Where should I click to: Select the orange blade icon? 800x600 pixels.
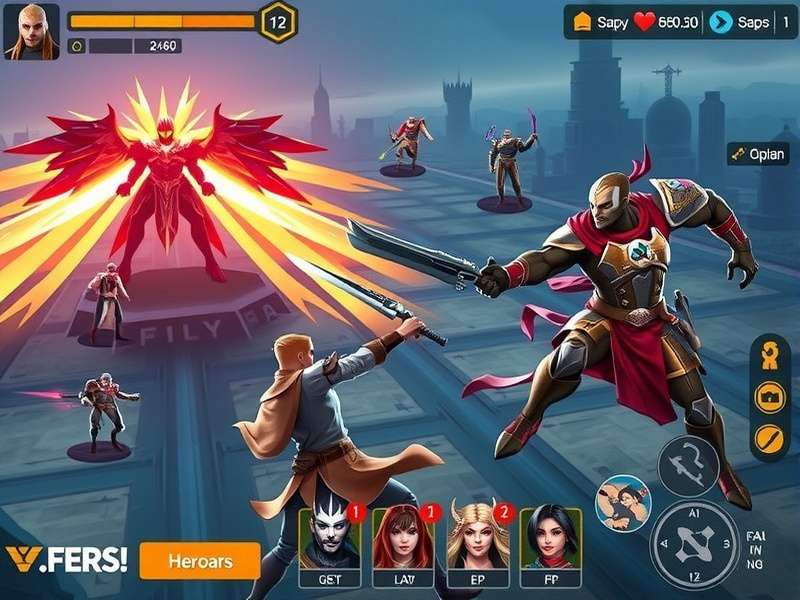click(770, 438)
